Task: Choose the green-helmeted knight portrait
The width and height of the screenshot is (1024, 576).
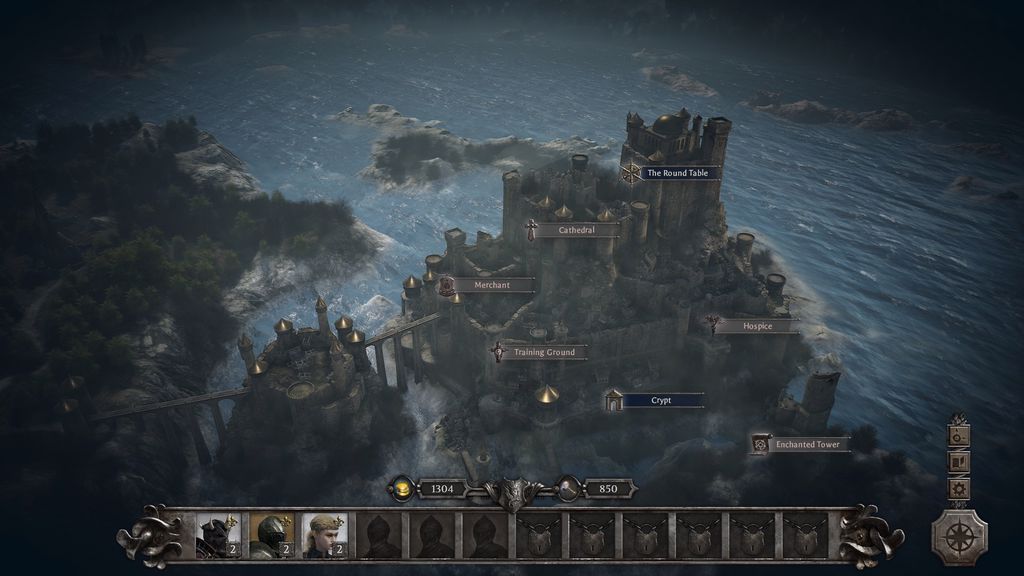Action: [272, 536]
